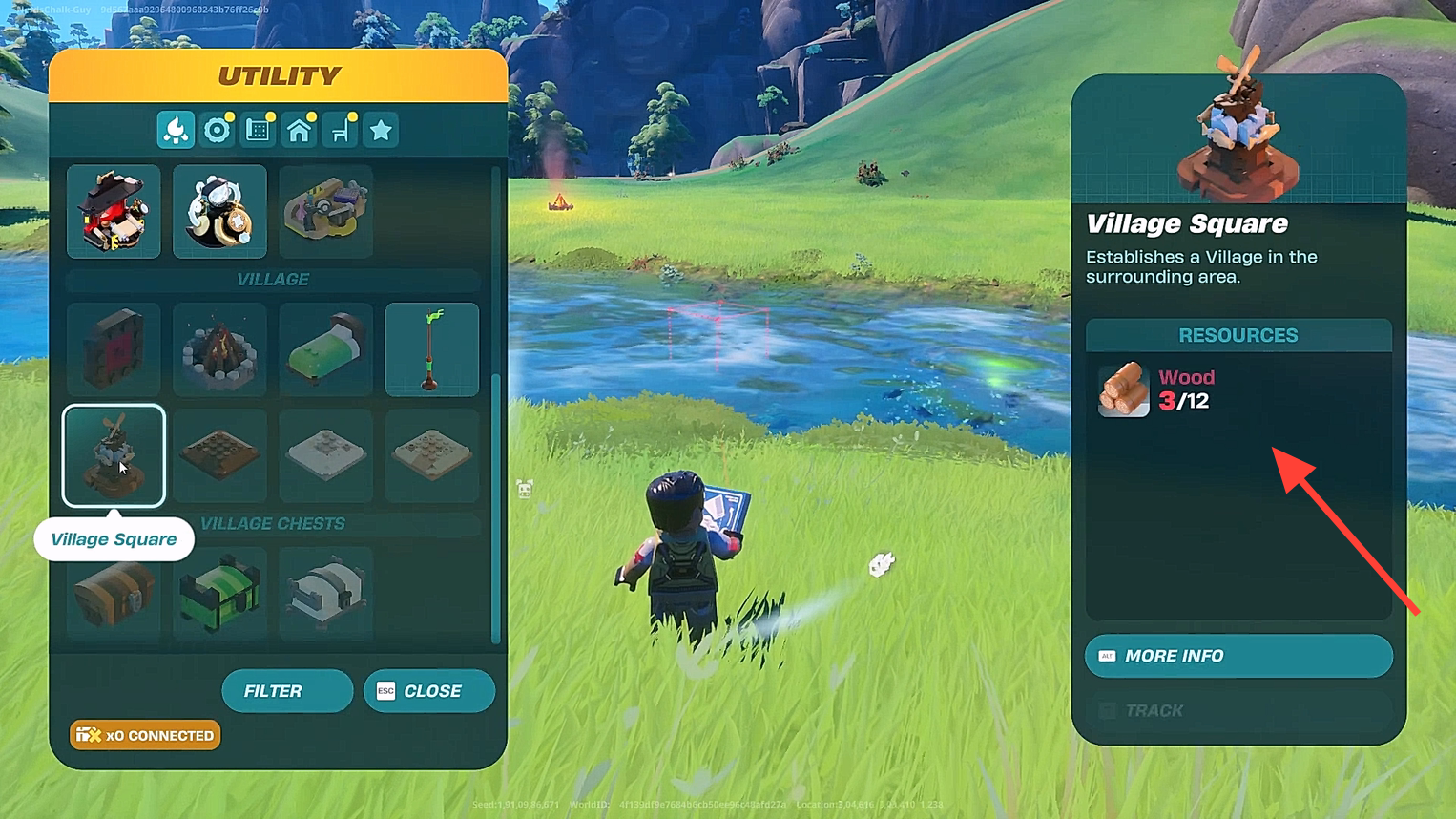Select the Village Square build tile
Viewport: 1456px width, 819px height.
click(x=114, y=455)
